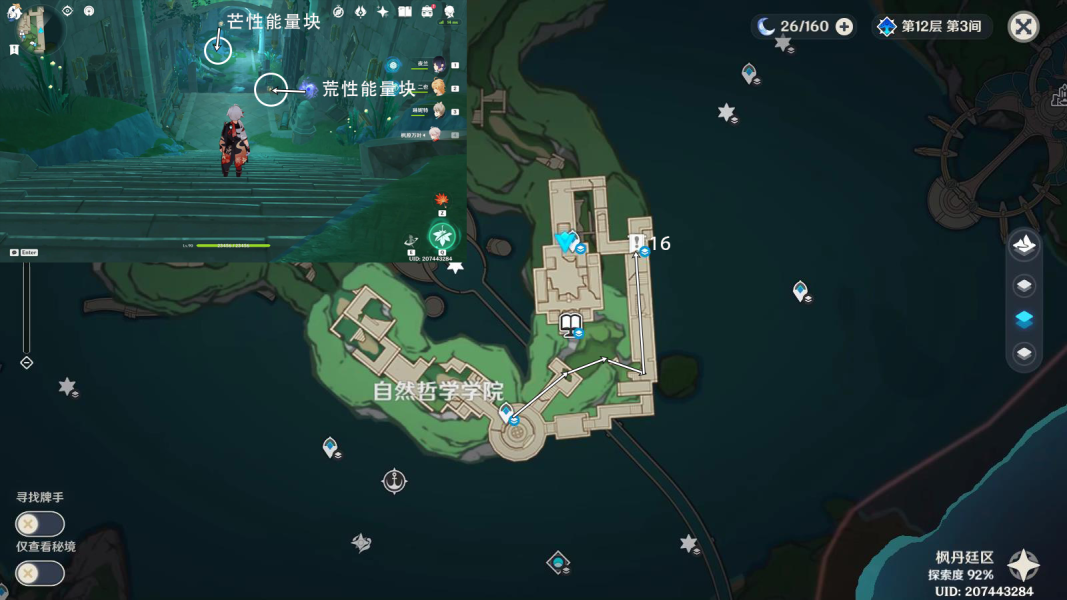Select the book marker on the map
The image size is (1067, 600).
click(571, 324)
